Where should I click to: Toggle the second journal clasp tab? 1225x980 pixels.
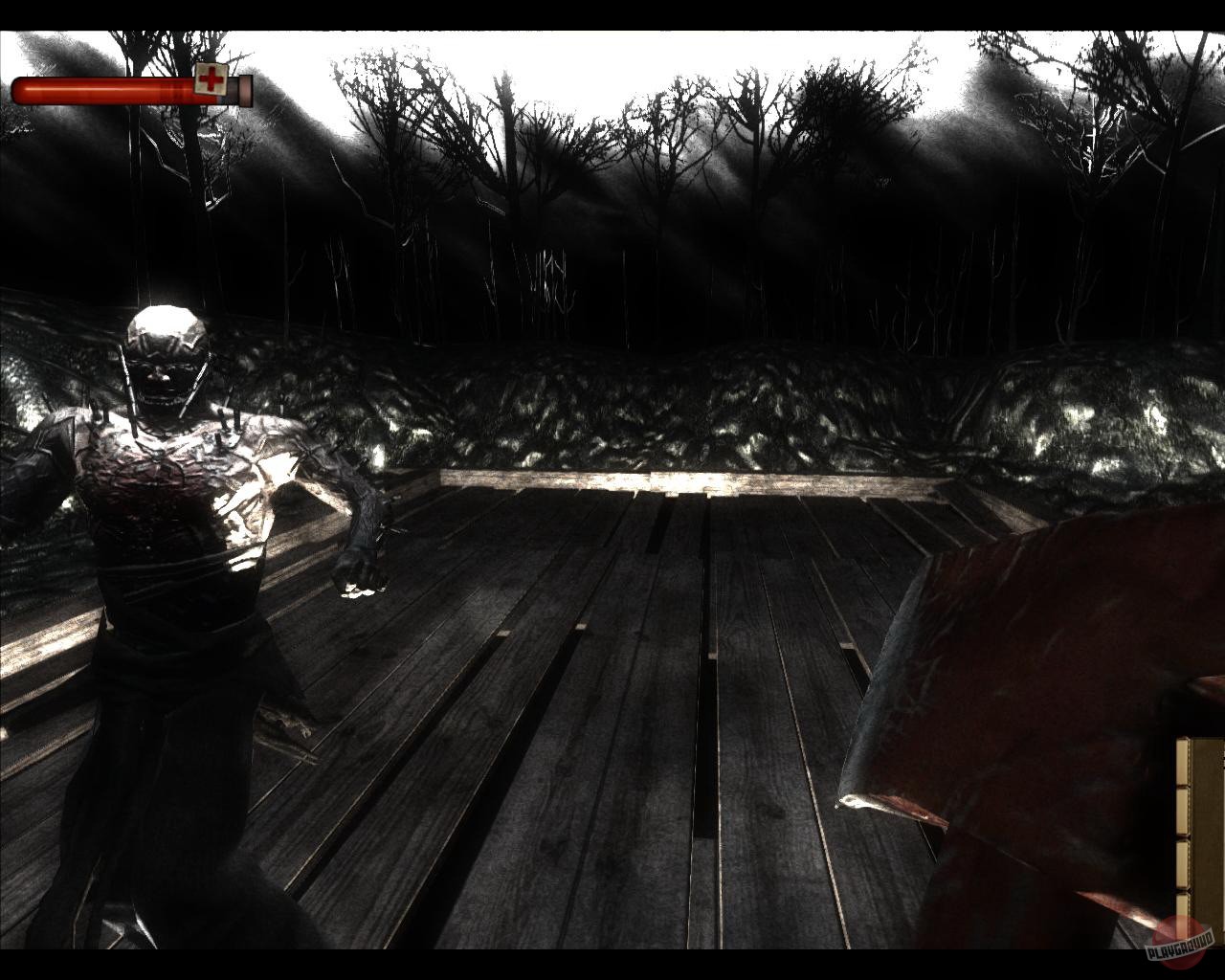[x=1182, y=809]
